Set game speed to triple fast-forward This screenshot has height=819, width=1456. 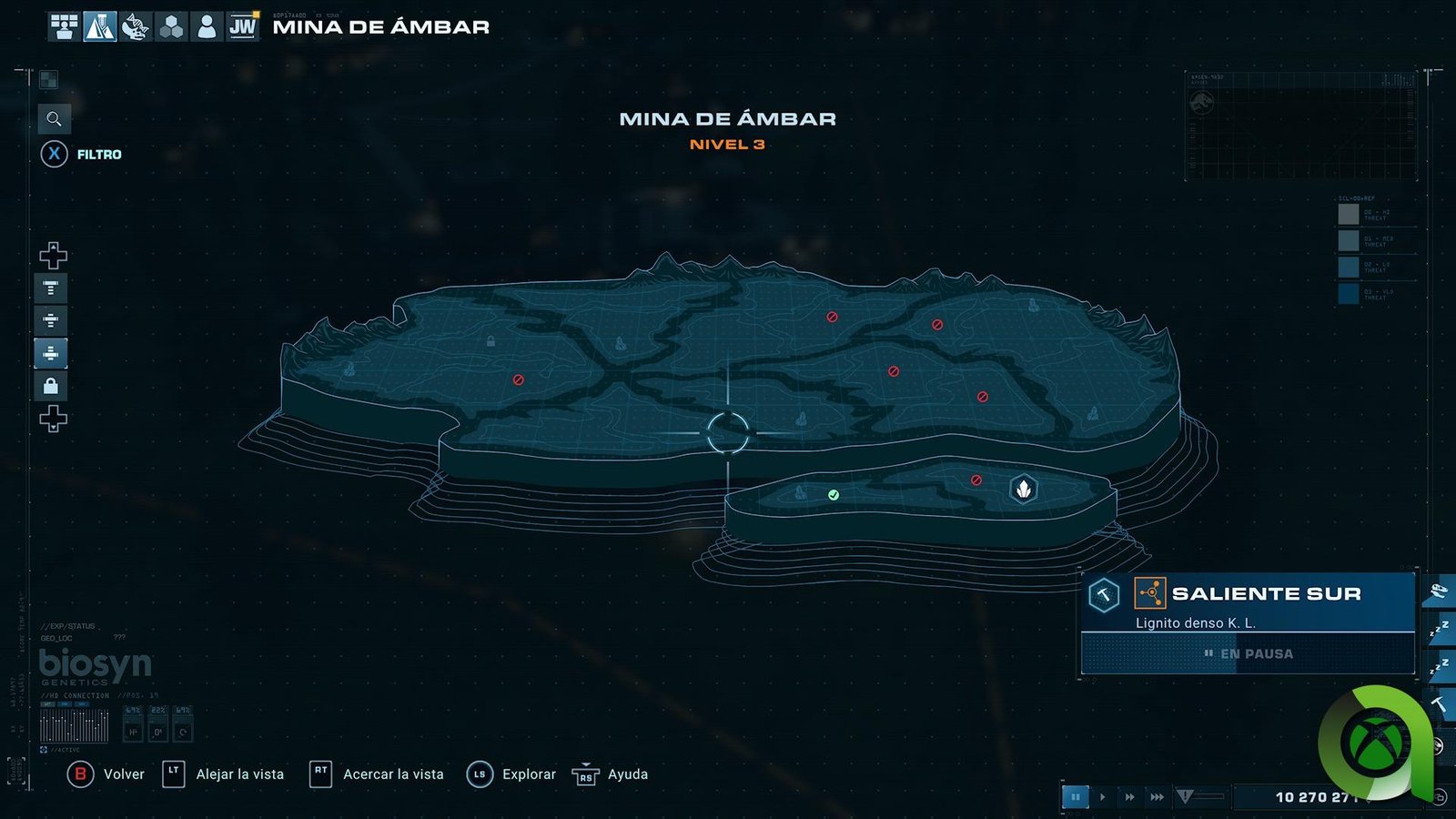[1157, 797]
